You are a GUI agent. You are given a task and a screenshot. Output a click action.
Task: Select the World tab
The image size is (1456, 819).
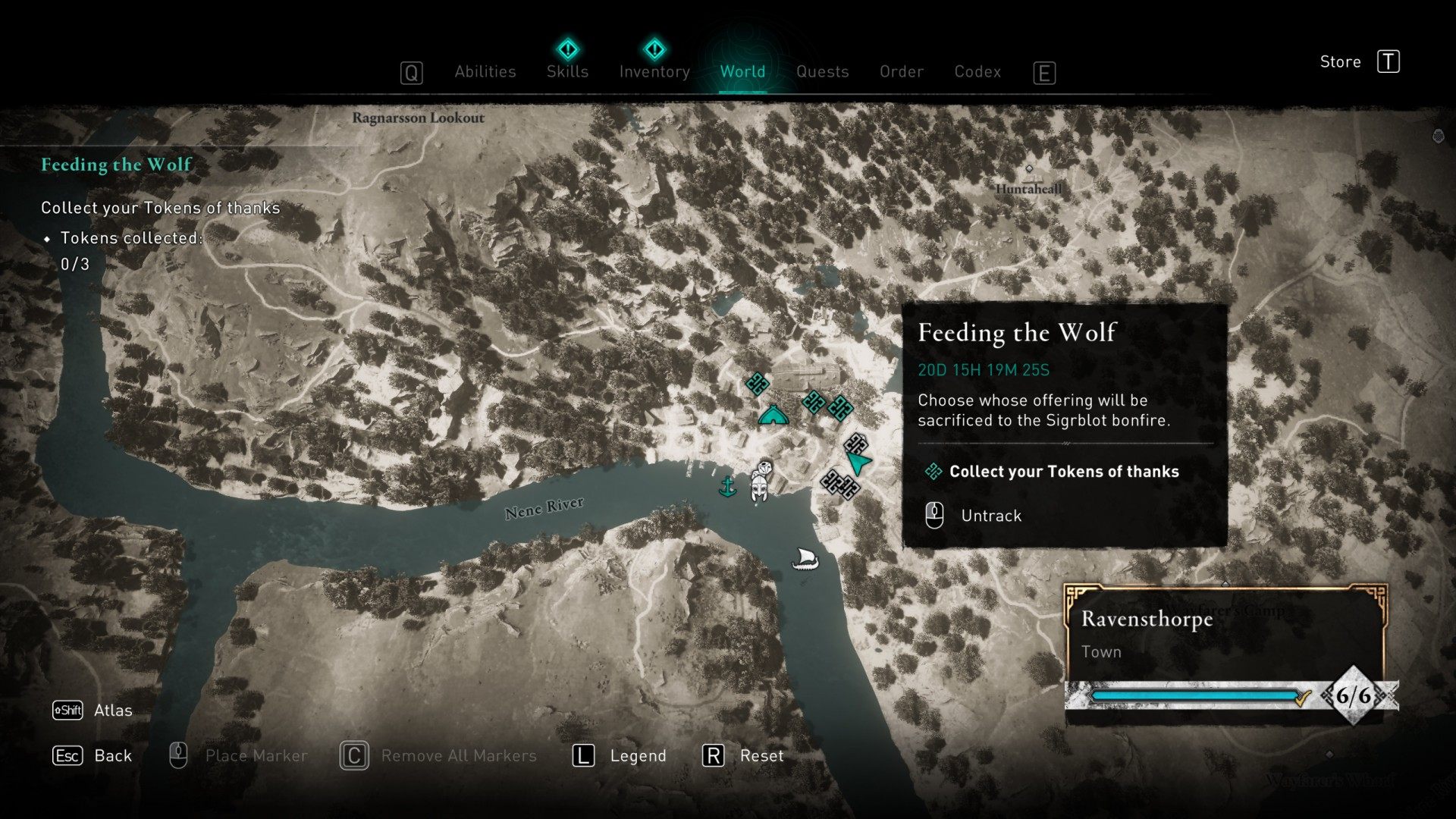coord(742,71)
